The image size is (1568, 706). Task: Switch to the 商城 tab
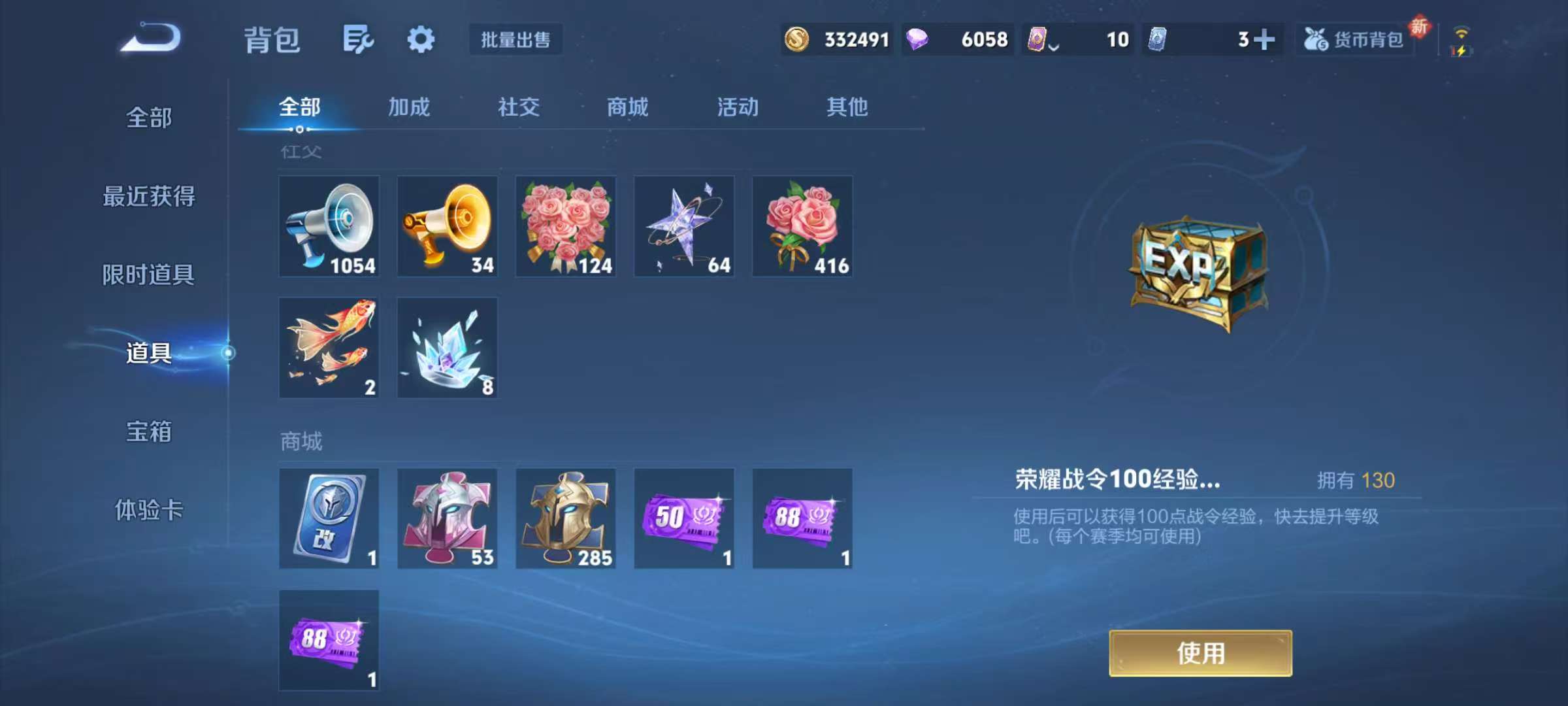click(x=626, y=108)
